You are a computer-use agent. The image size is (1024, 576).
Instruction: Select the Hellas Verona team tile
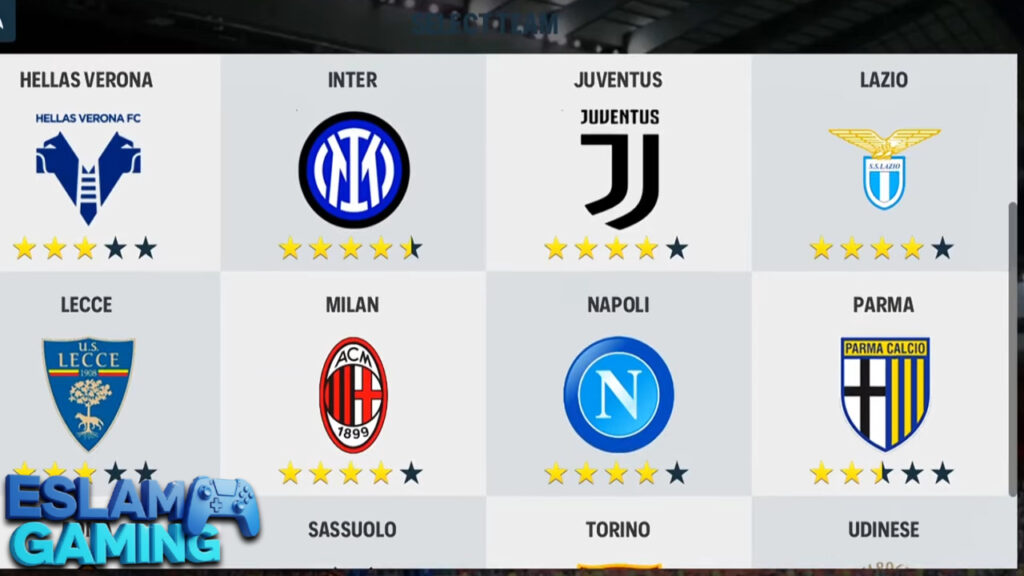88,165
